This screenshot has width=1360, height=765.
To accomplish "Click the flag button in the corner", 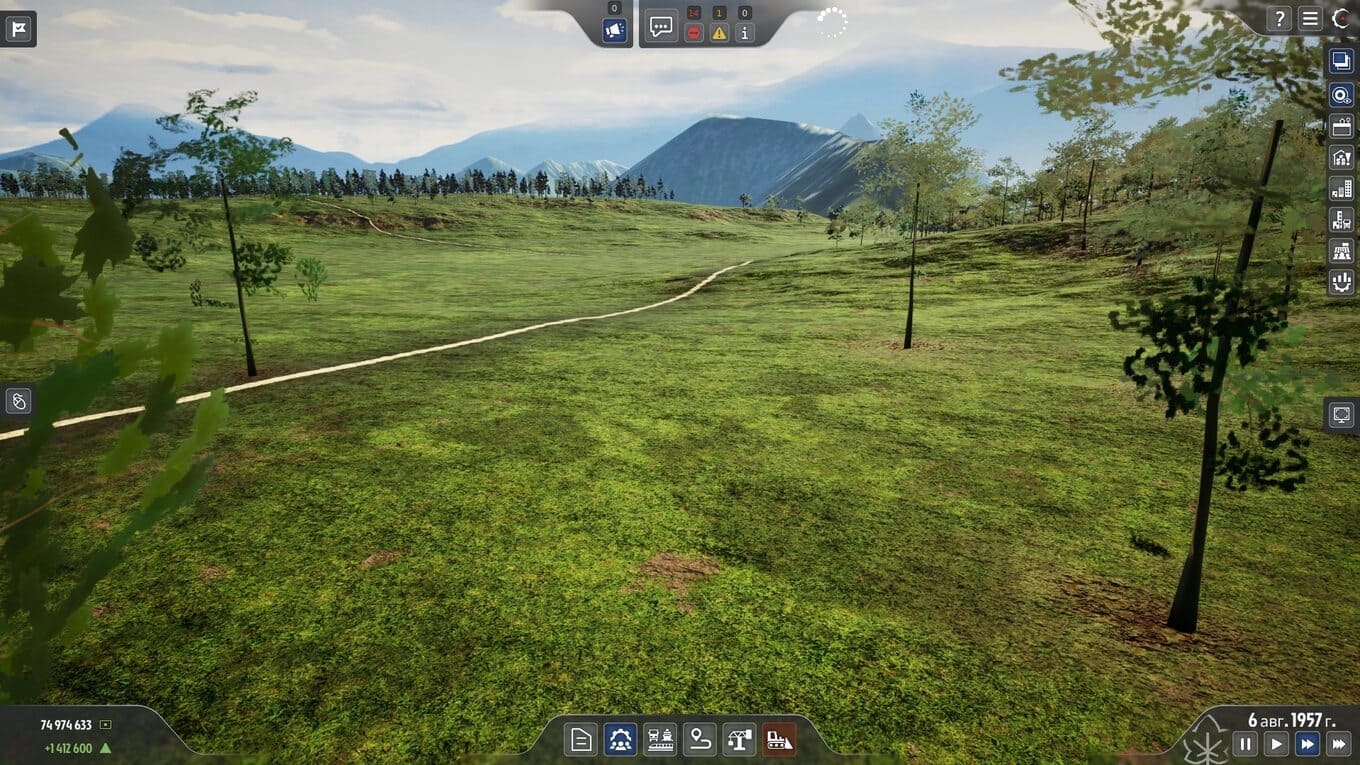I will click(x=18, y=28).
